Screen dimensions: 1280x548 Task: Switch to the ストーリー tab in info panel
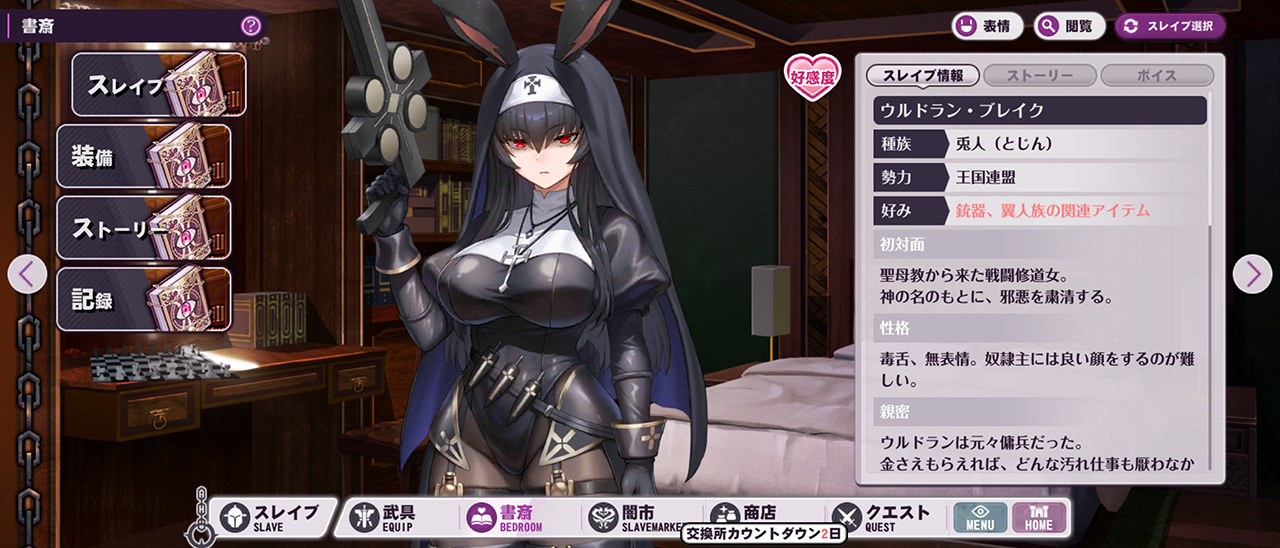point(1040,76)
